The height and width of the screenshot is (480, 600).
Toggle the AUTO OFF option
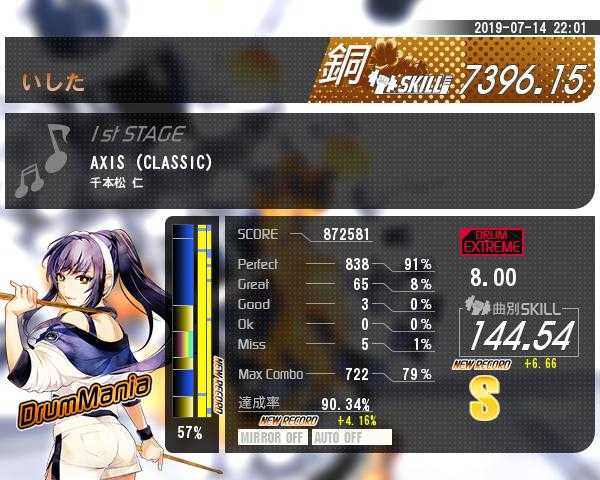[351, 437]
